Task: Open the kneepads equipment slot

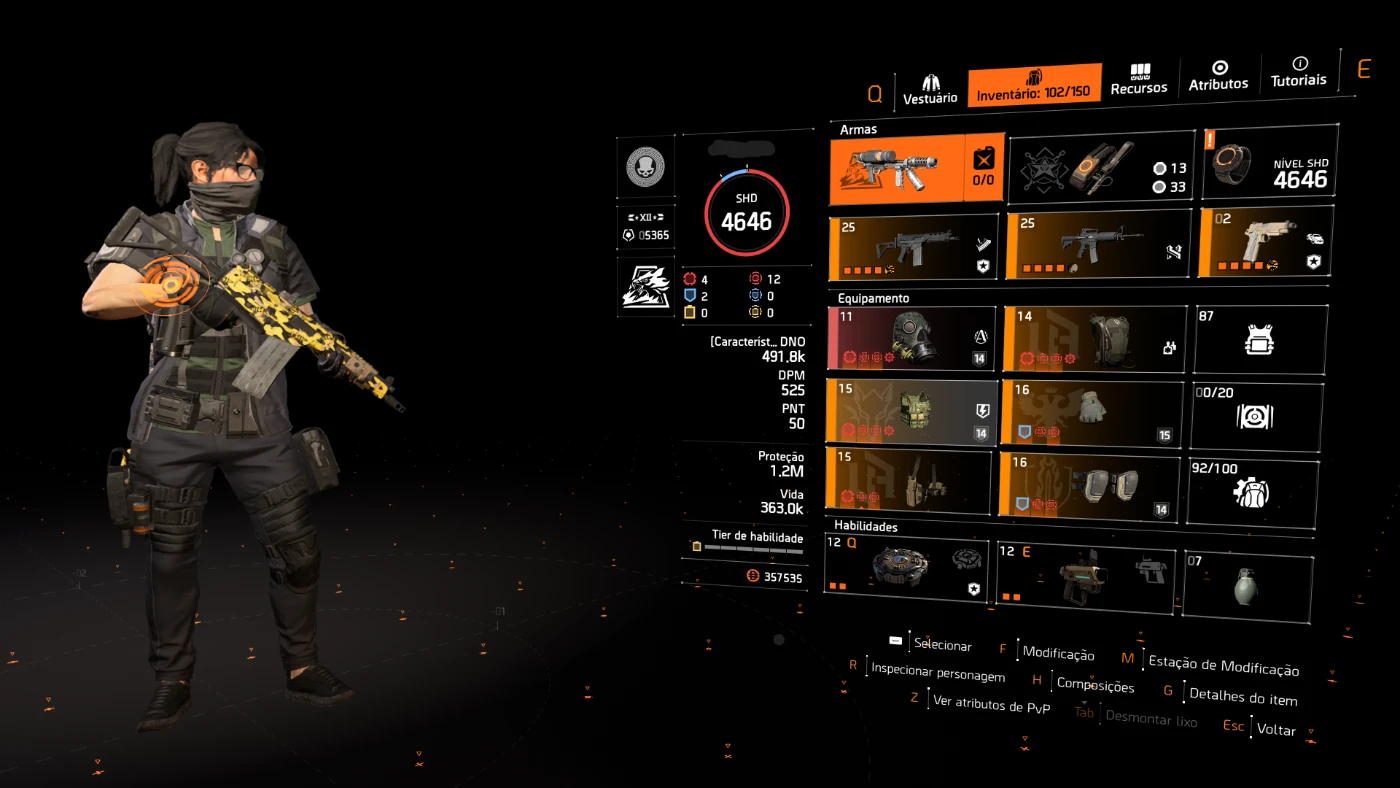Action: click(1089, 486)
